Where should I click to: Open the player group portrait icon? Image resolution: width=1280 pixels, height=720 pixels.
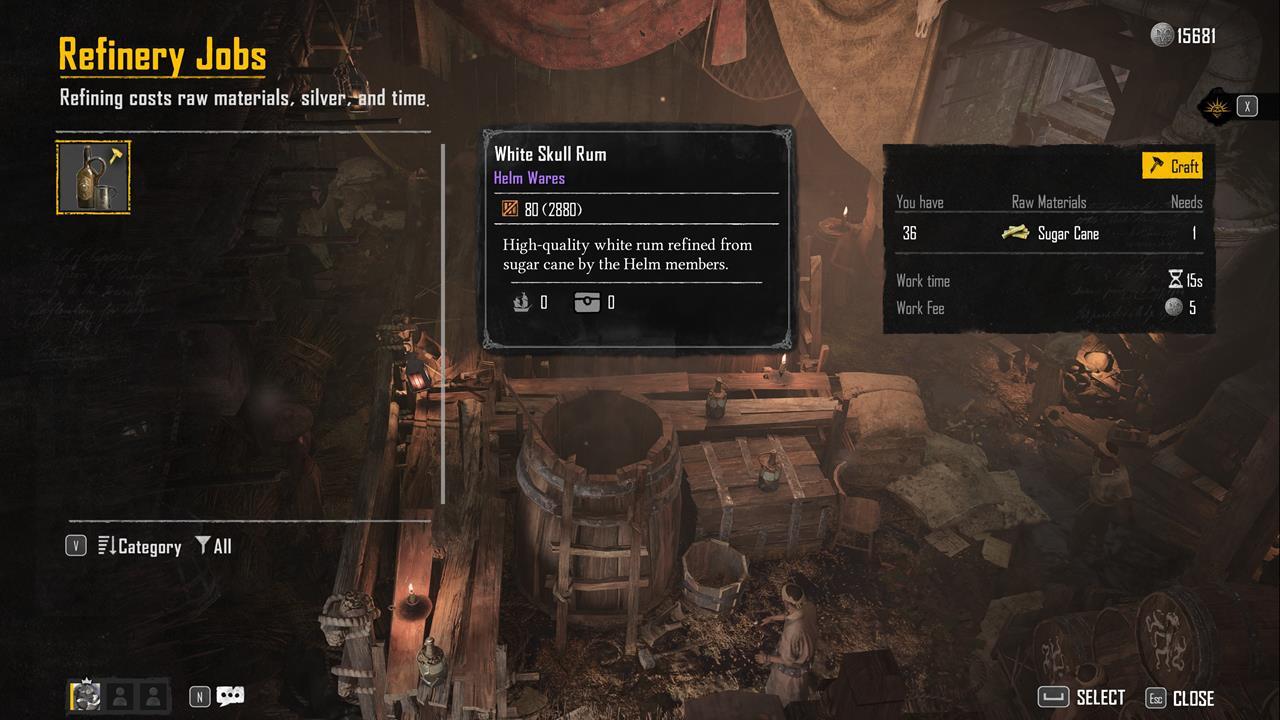tap(87, 696)
